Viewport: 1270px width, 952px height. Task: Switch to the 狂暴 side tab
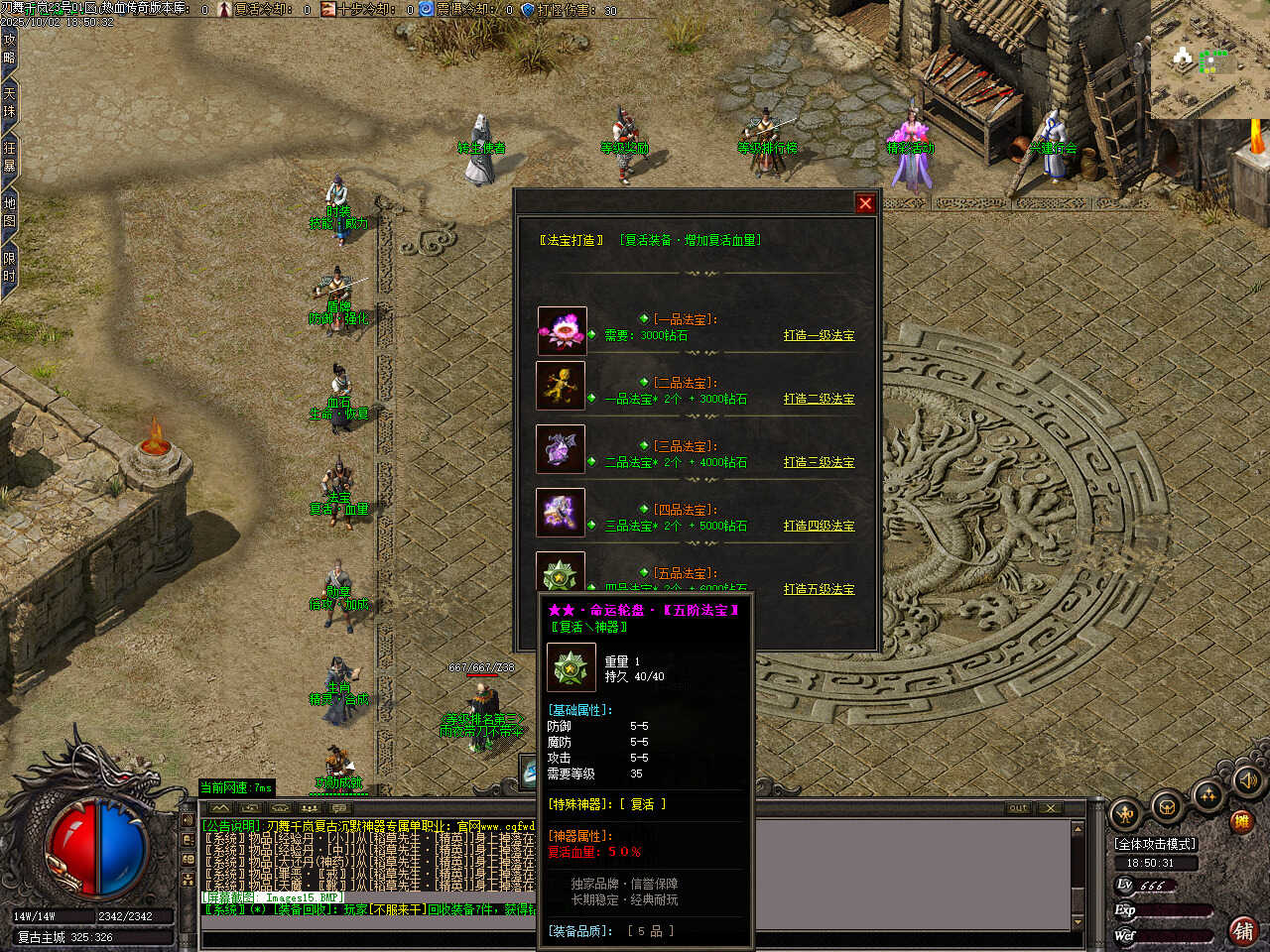pyautogui.click(x=9, y=157)
